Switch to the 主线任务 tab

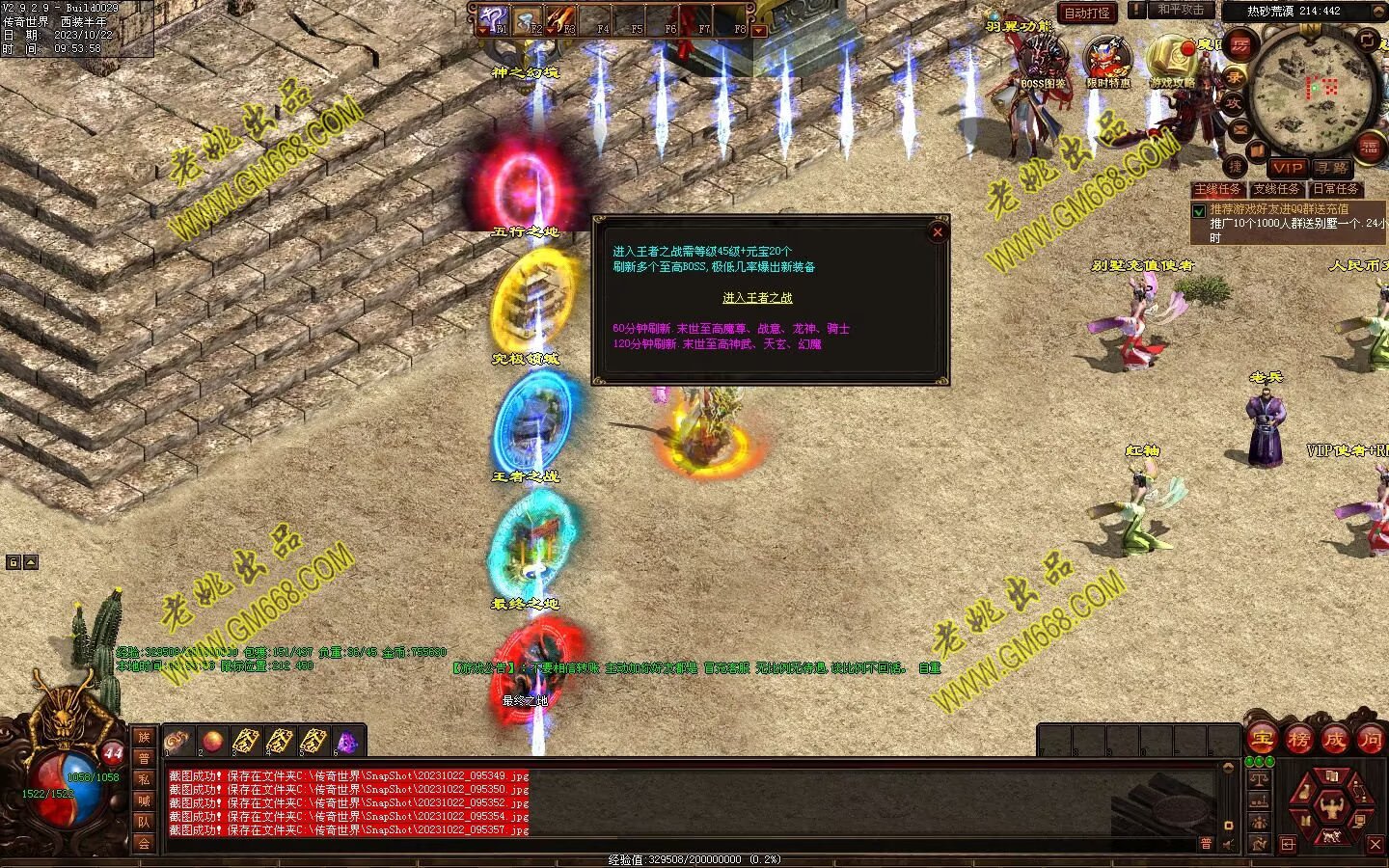(x=1218, y=189)
